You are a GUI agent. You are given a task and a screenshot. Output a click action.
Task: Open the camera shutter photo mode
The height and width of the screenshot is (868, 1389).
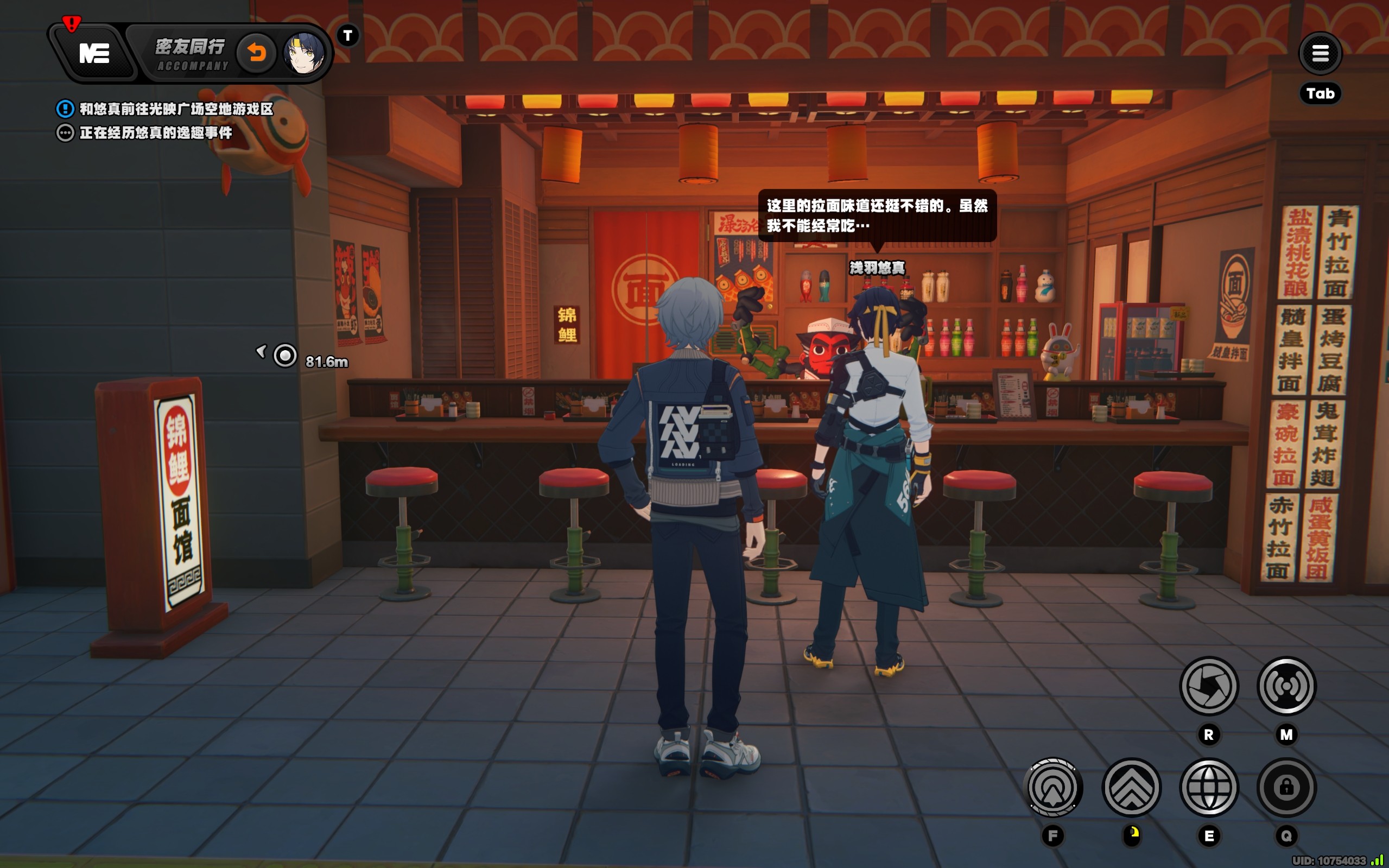point(1208,686)
